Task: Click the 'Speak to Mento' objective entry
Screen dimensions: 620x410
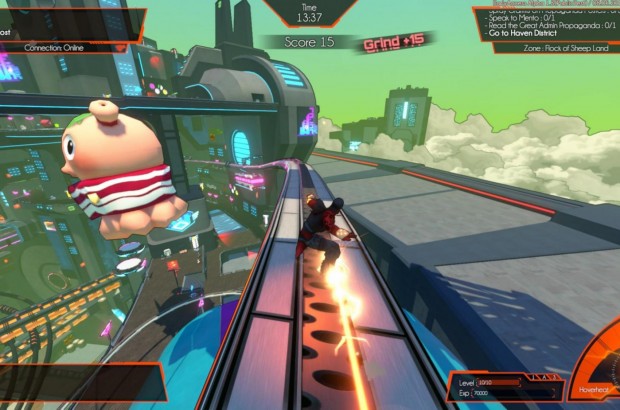Action: tap(529, 17)
